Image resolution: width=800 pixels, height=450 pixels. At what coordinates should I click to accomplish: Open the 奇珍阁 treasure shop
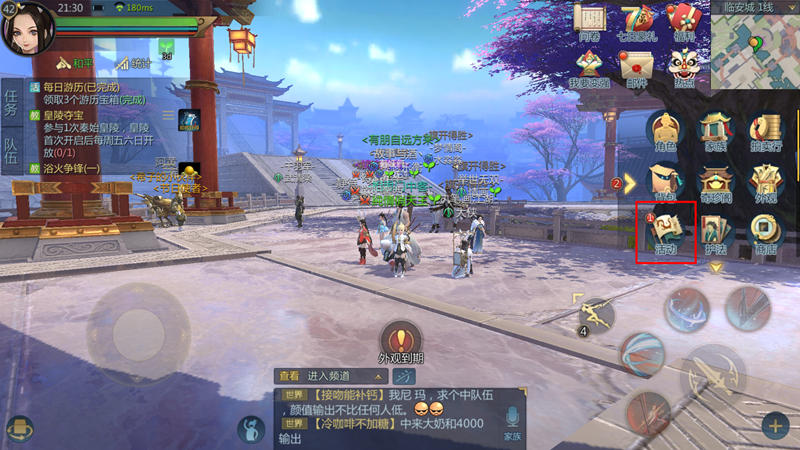716,182
